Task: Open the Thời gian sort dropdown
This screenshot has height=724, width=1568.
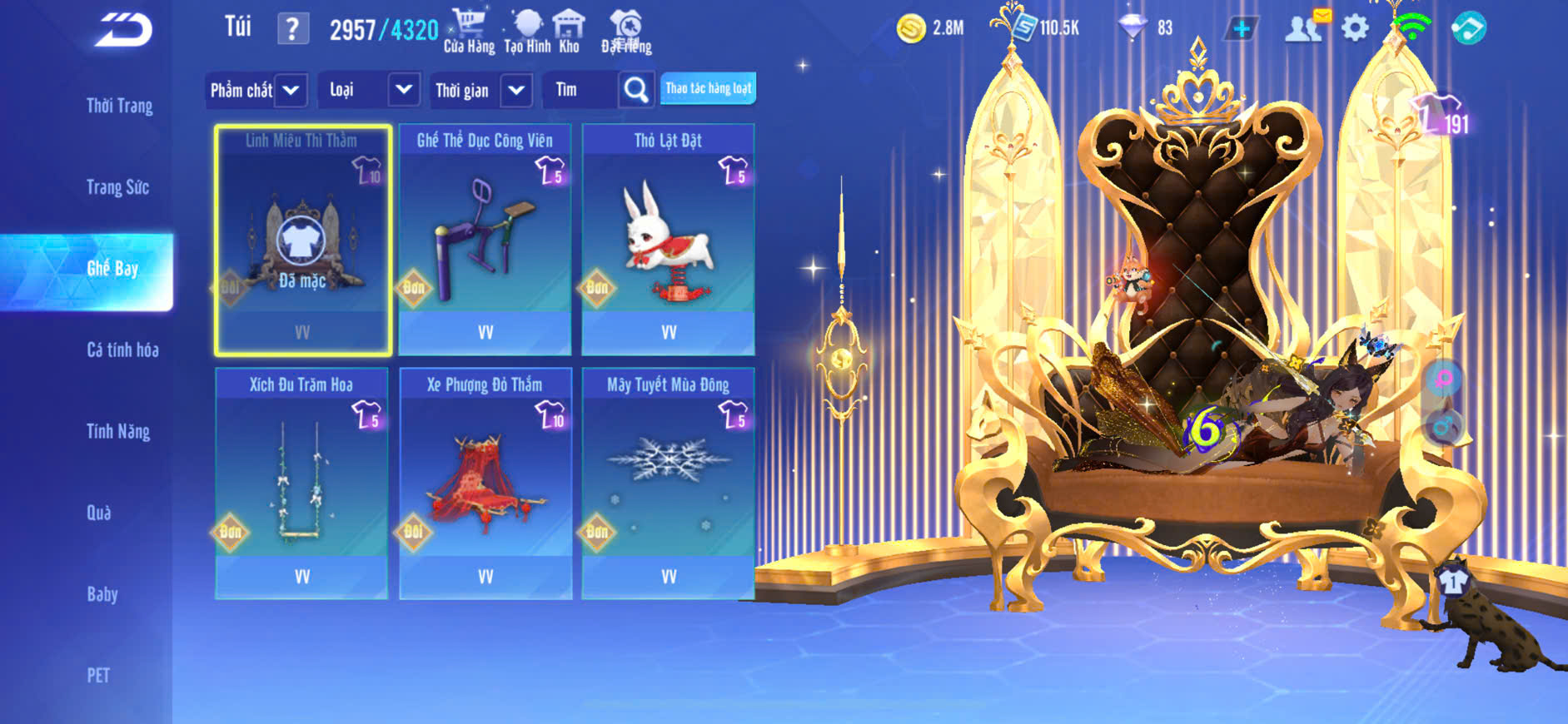Action: click(x=480, y=90)
